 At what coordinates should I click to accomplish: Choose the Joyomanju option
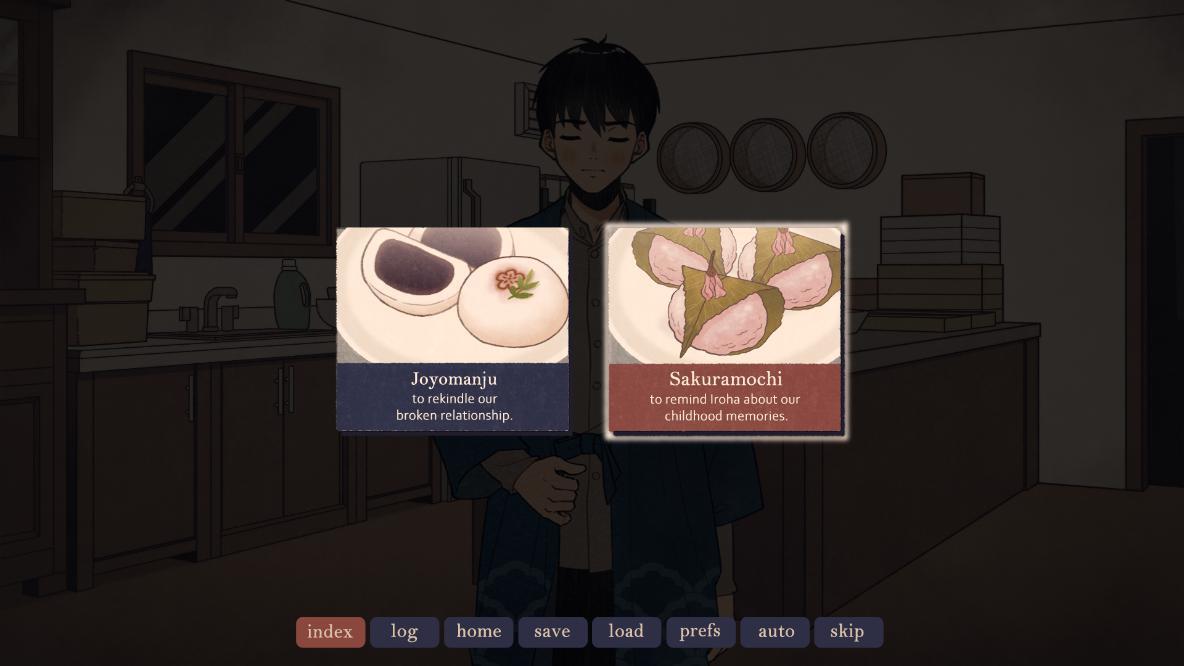tap(453, 330)
